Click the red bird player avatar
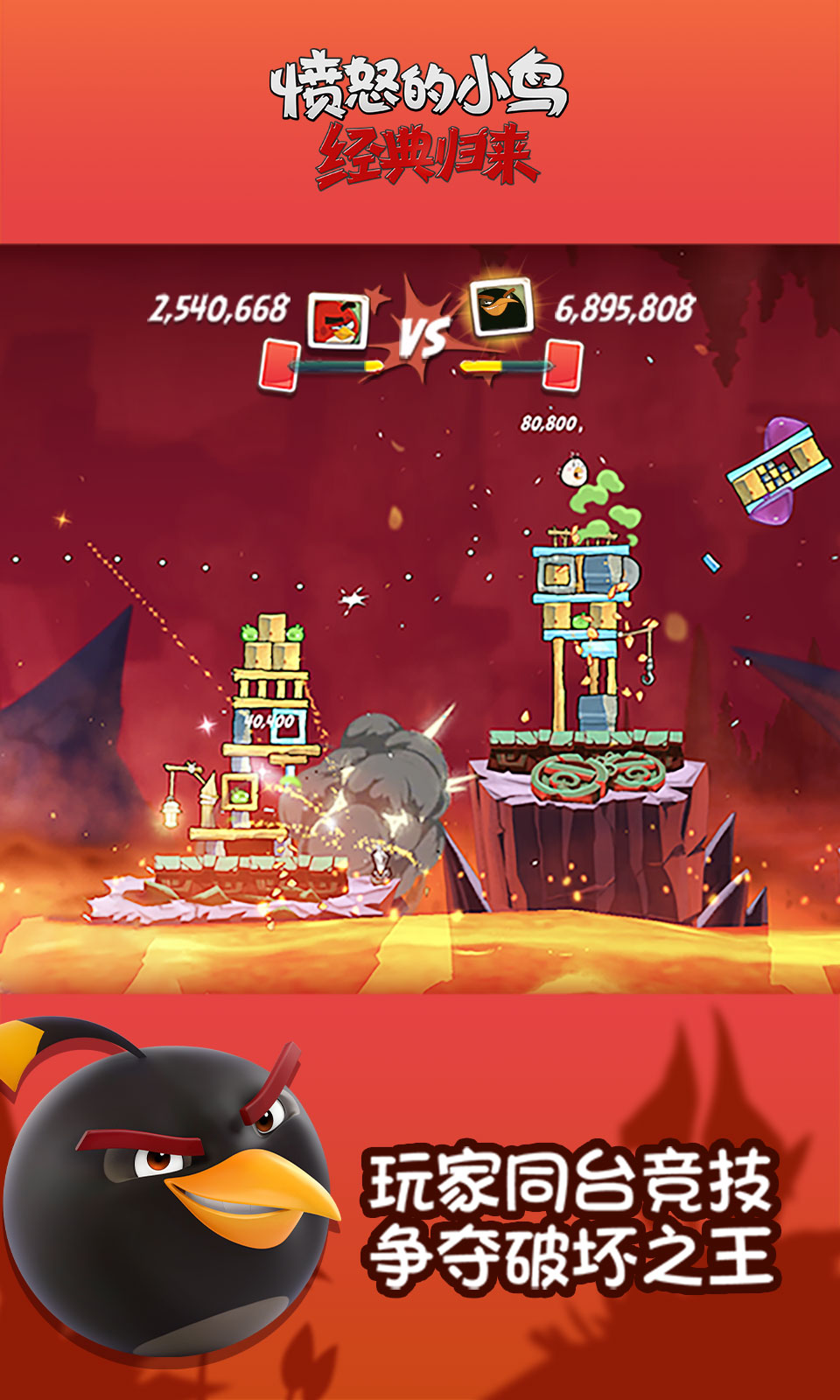The height and width of the screenshot is (1400, 840). pos(338,320)
